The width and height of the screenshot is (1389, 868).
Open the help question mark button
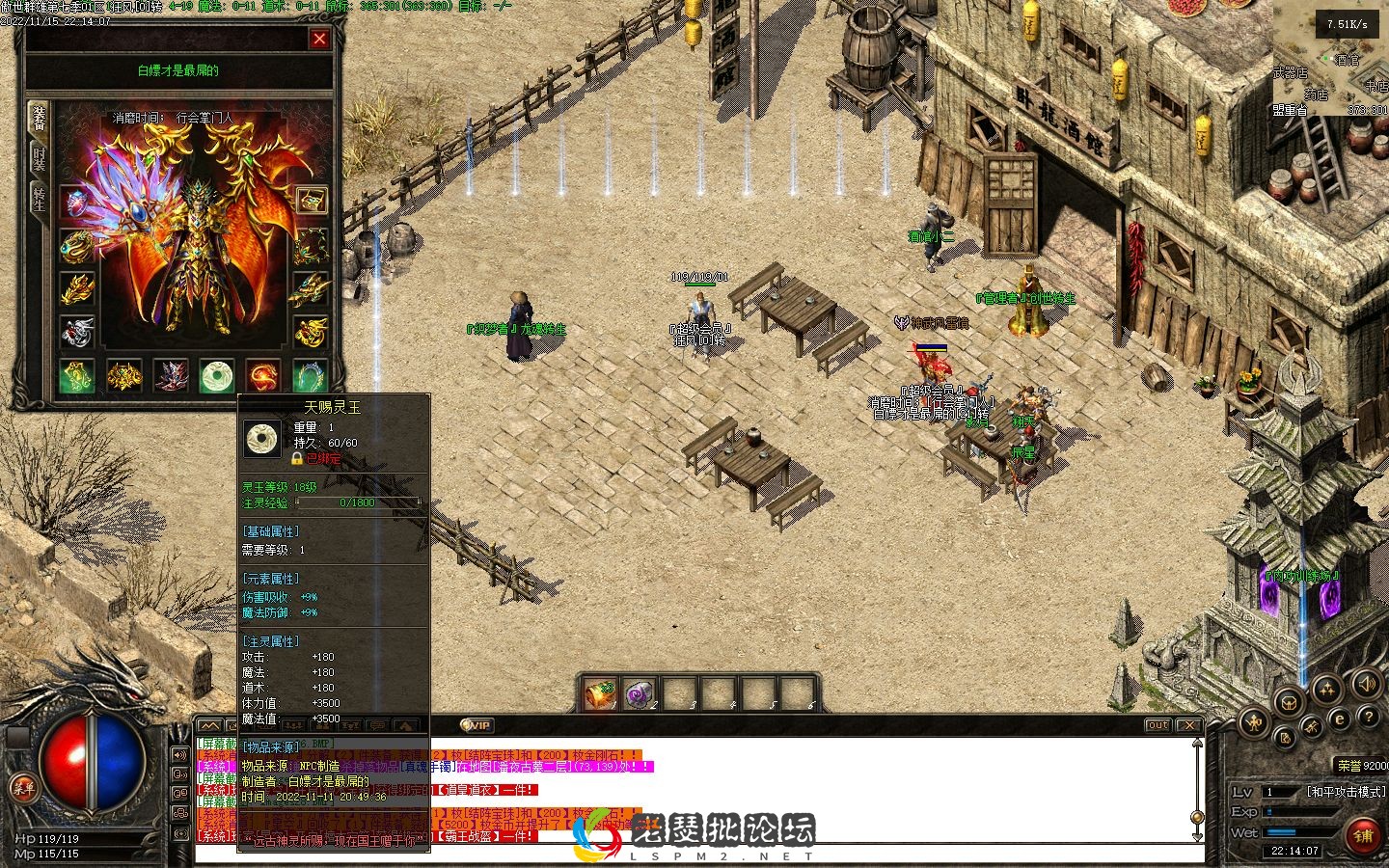[x=1367, y=718]
